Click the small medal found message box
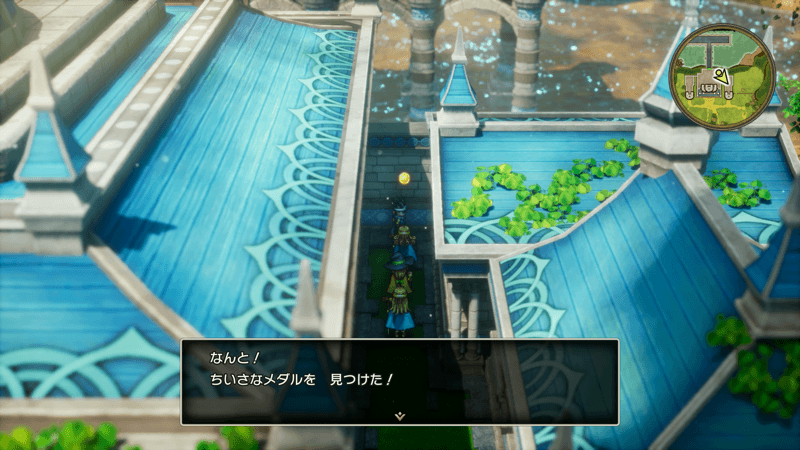Viewport: 800px width, 450px height. click(x=400, y=380)
